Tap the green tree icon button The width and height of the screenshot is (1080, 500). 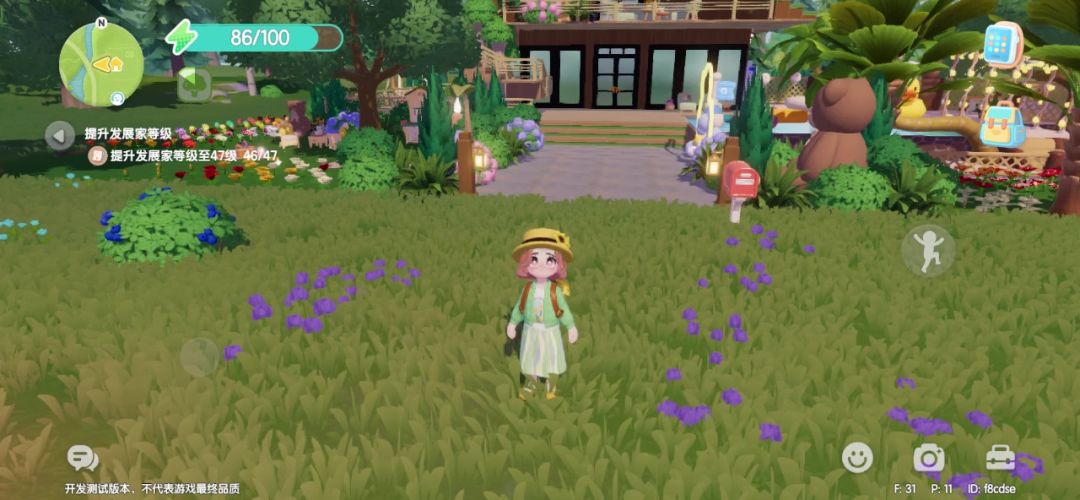tap(193, 85)
